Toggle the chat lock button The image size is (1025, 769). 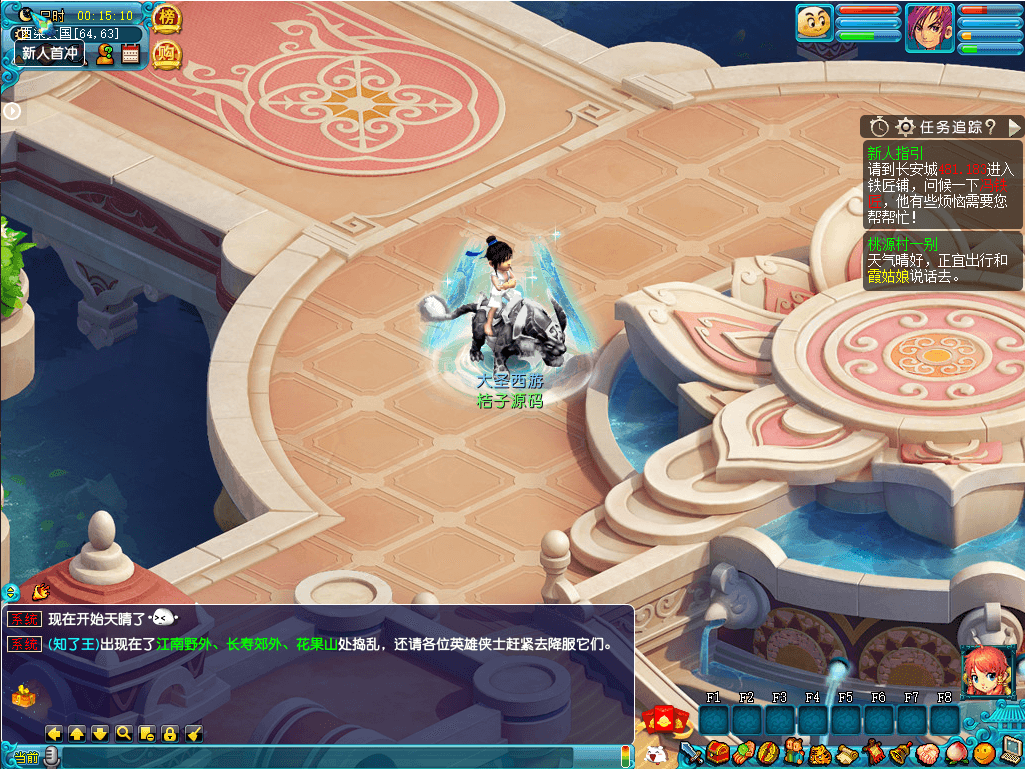click(170, 733)
